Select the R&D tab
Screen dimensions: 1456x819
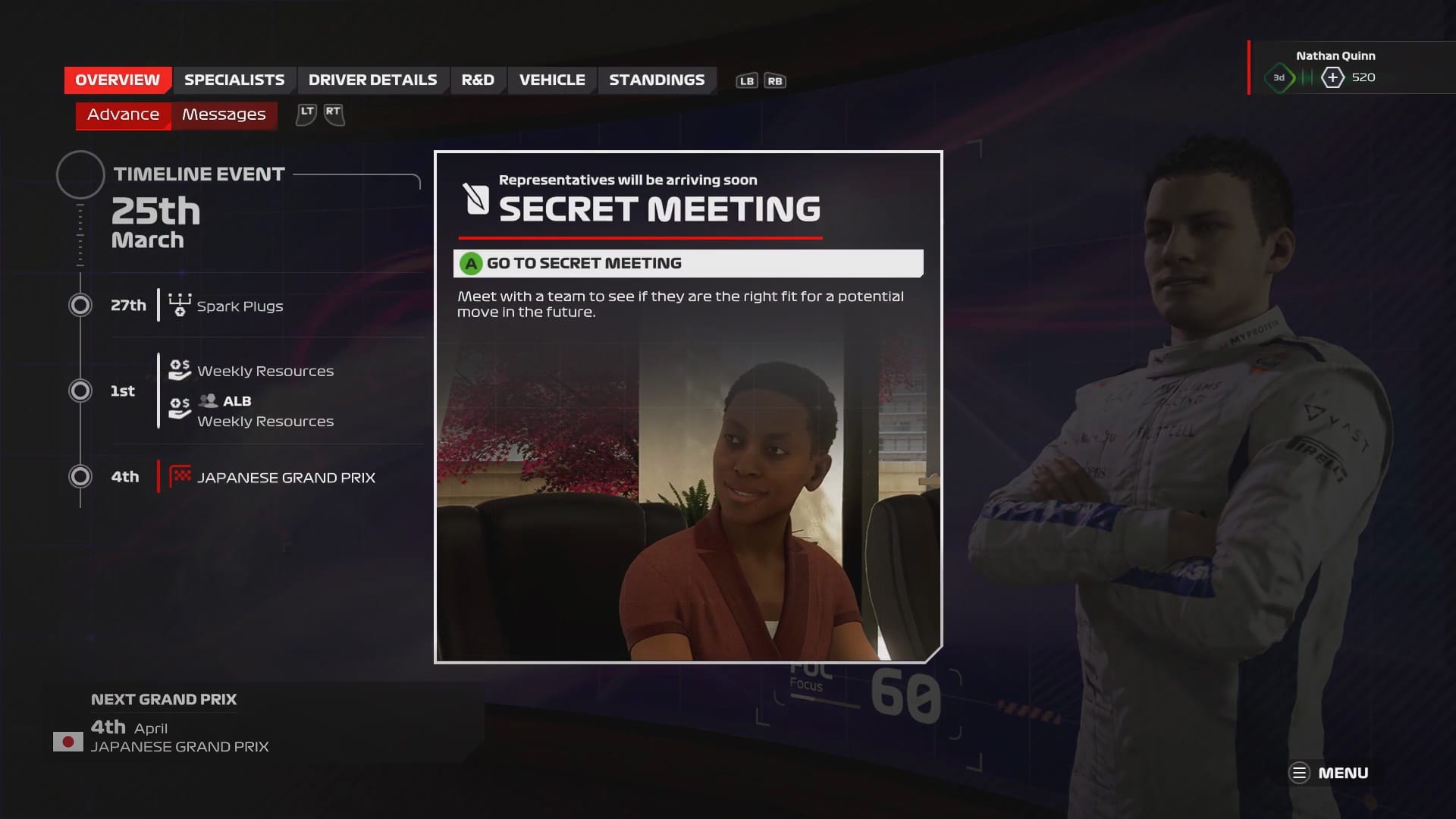tap(478, 80)
